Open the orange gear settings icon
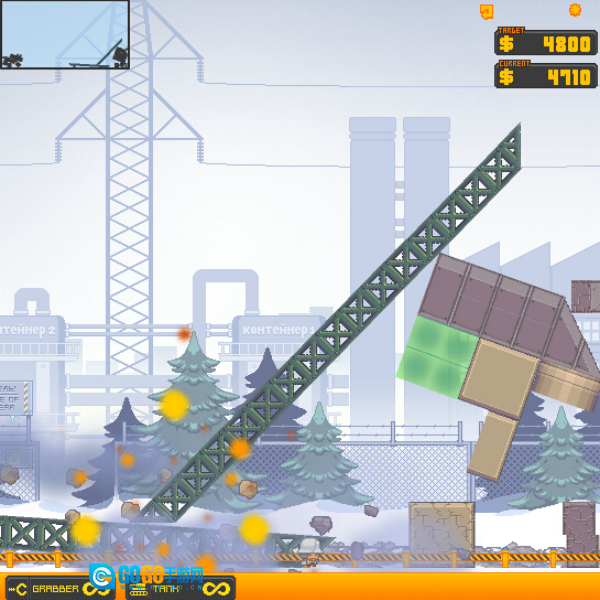Image resolution: width=600 pixels, height=600 pixels. tap(575, 10)
